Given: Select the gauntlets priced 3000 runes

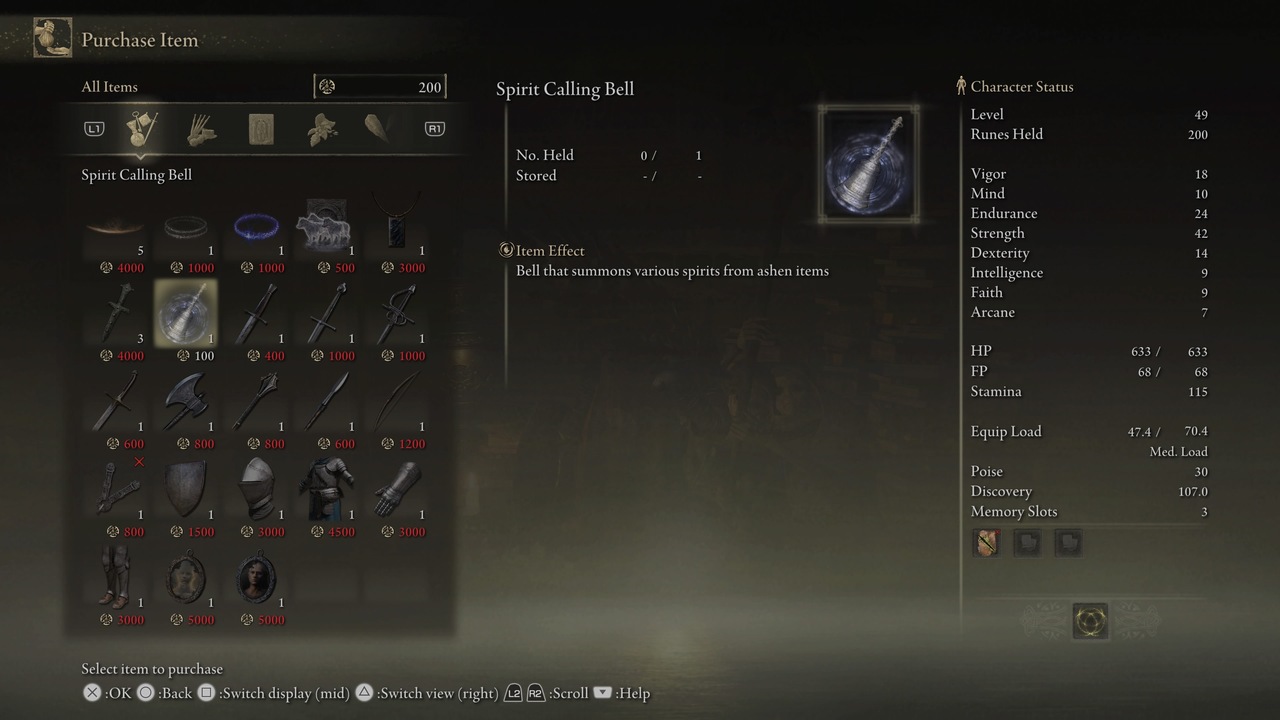Looking at the screenshot, I should [x=400, y=489].
